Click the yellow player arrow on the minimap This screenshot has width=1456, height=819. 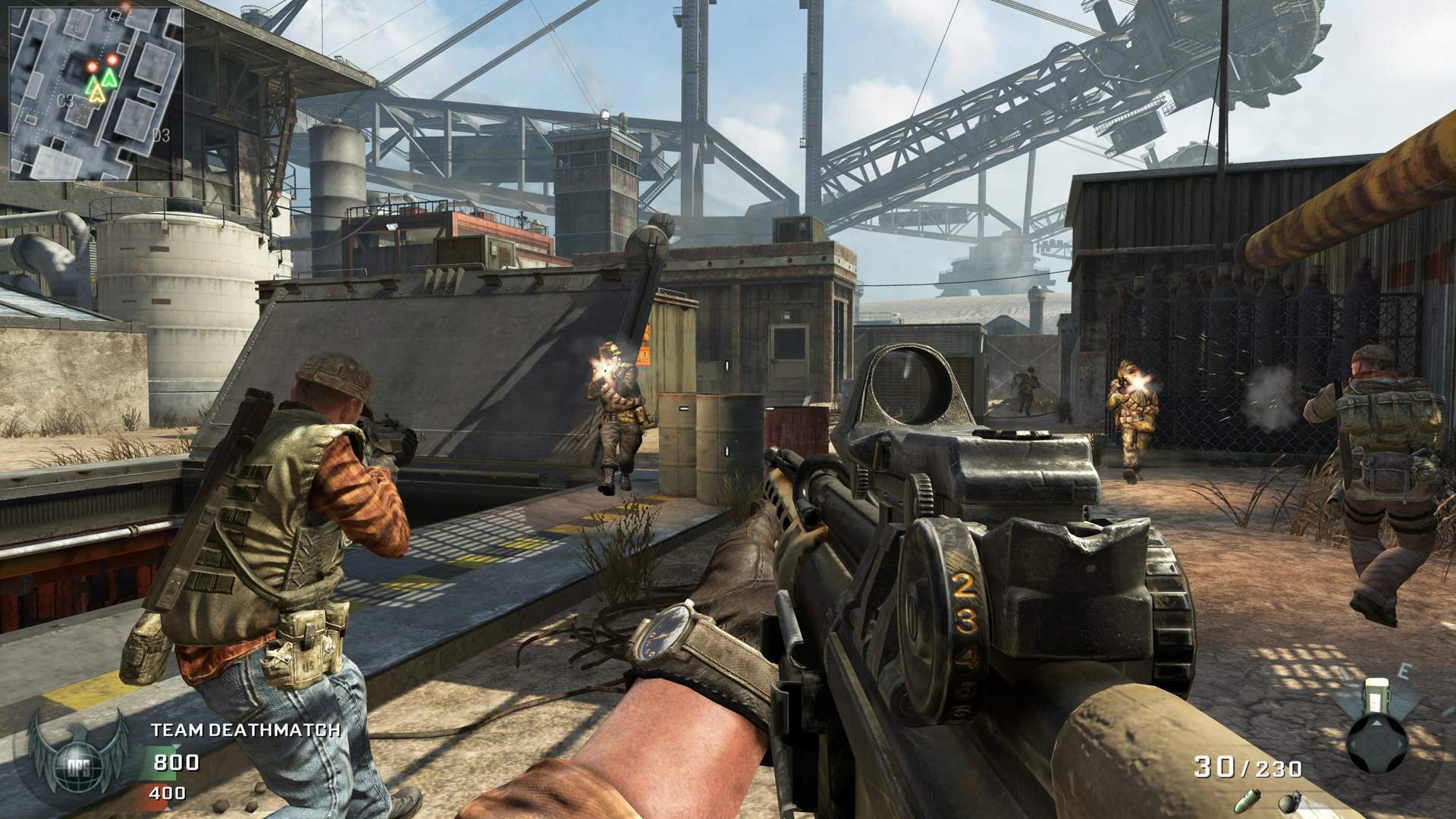click(97, 94)
